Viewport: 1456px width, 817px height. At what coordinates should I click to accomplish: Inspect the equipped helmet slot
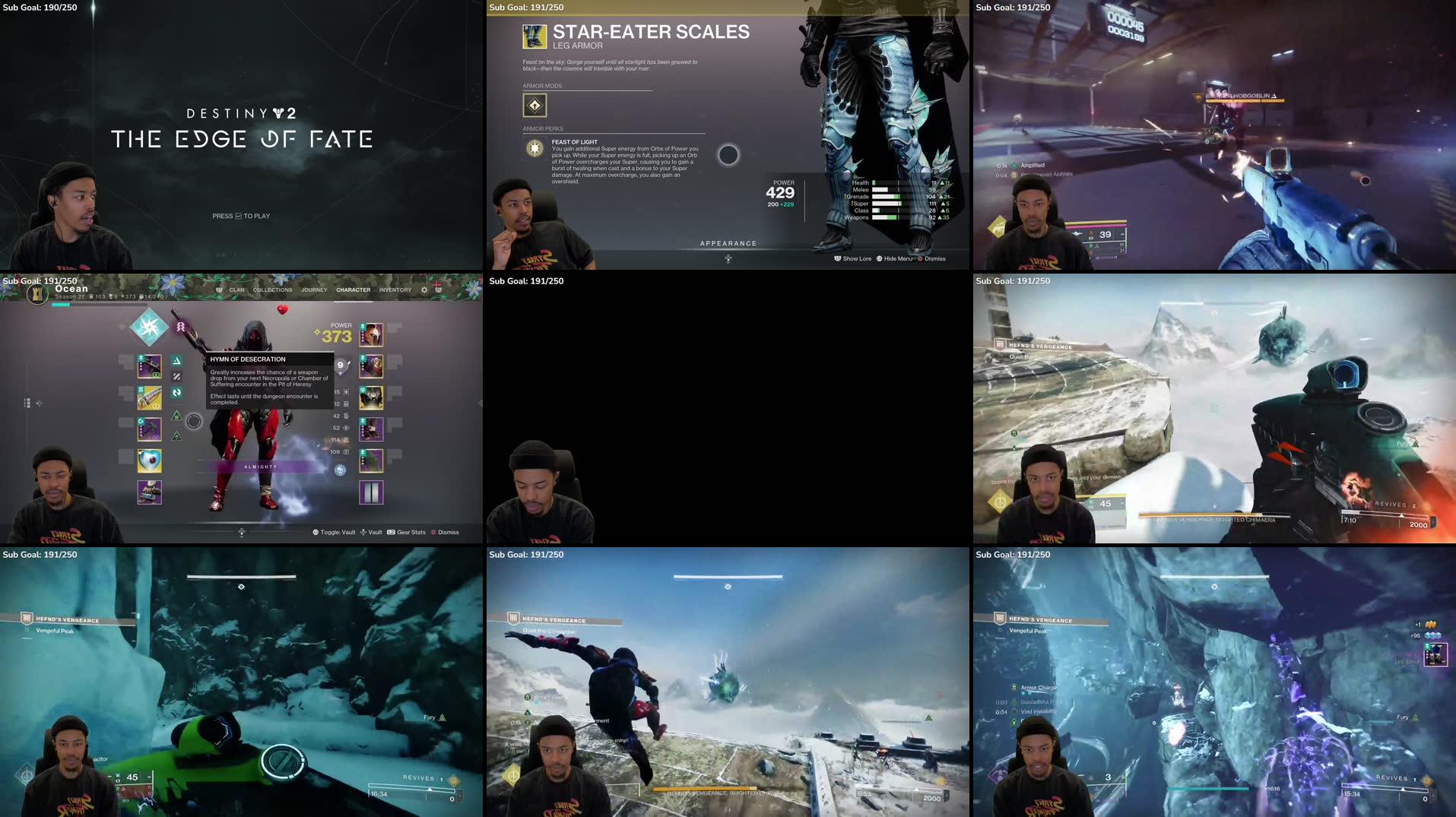(x=371, y=334)
